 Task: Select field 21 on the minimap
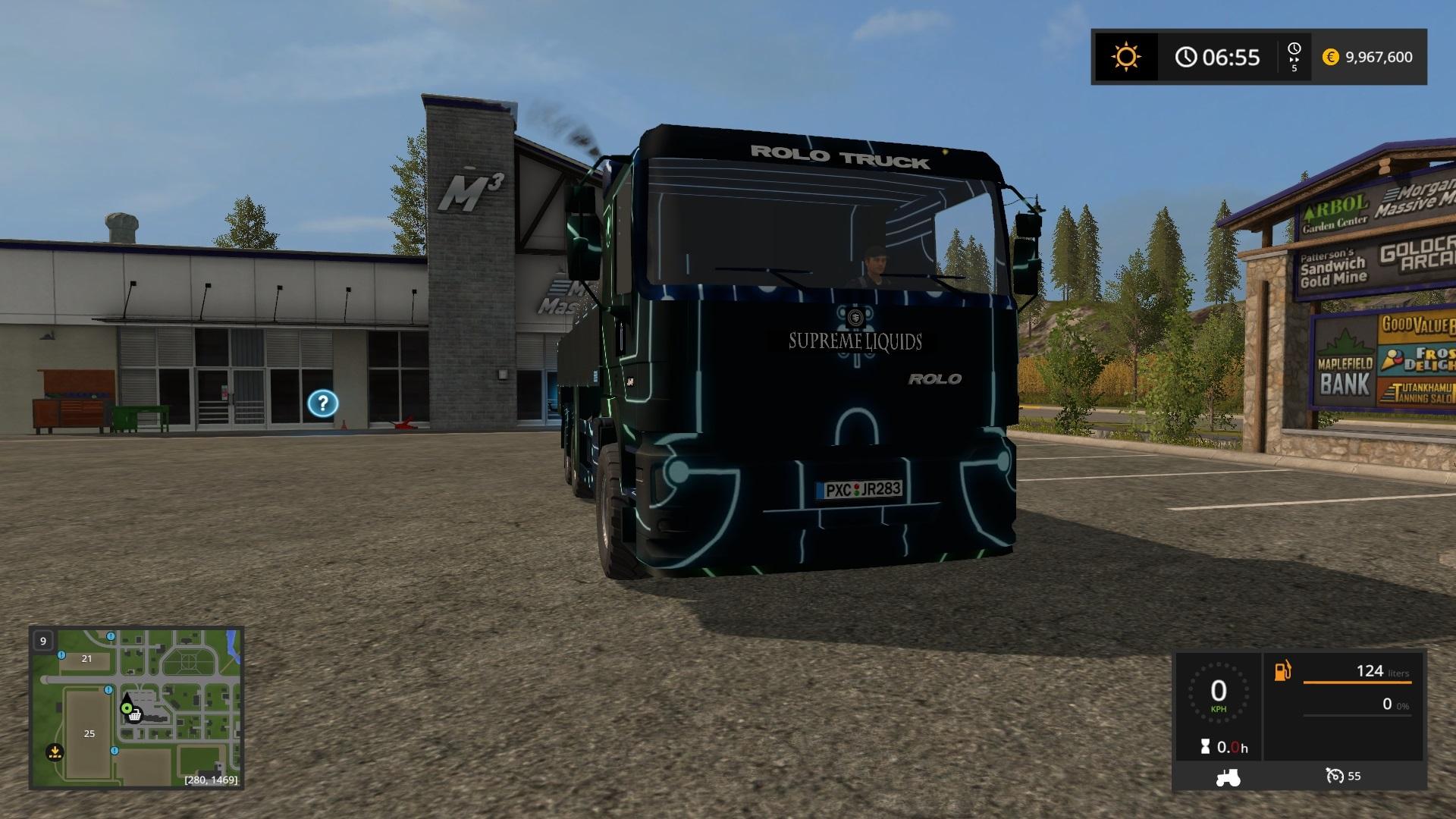[x=86, y=658]
